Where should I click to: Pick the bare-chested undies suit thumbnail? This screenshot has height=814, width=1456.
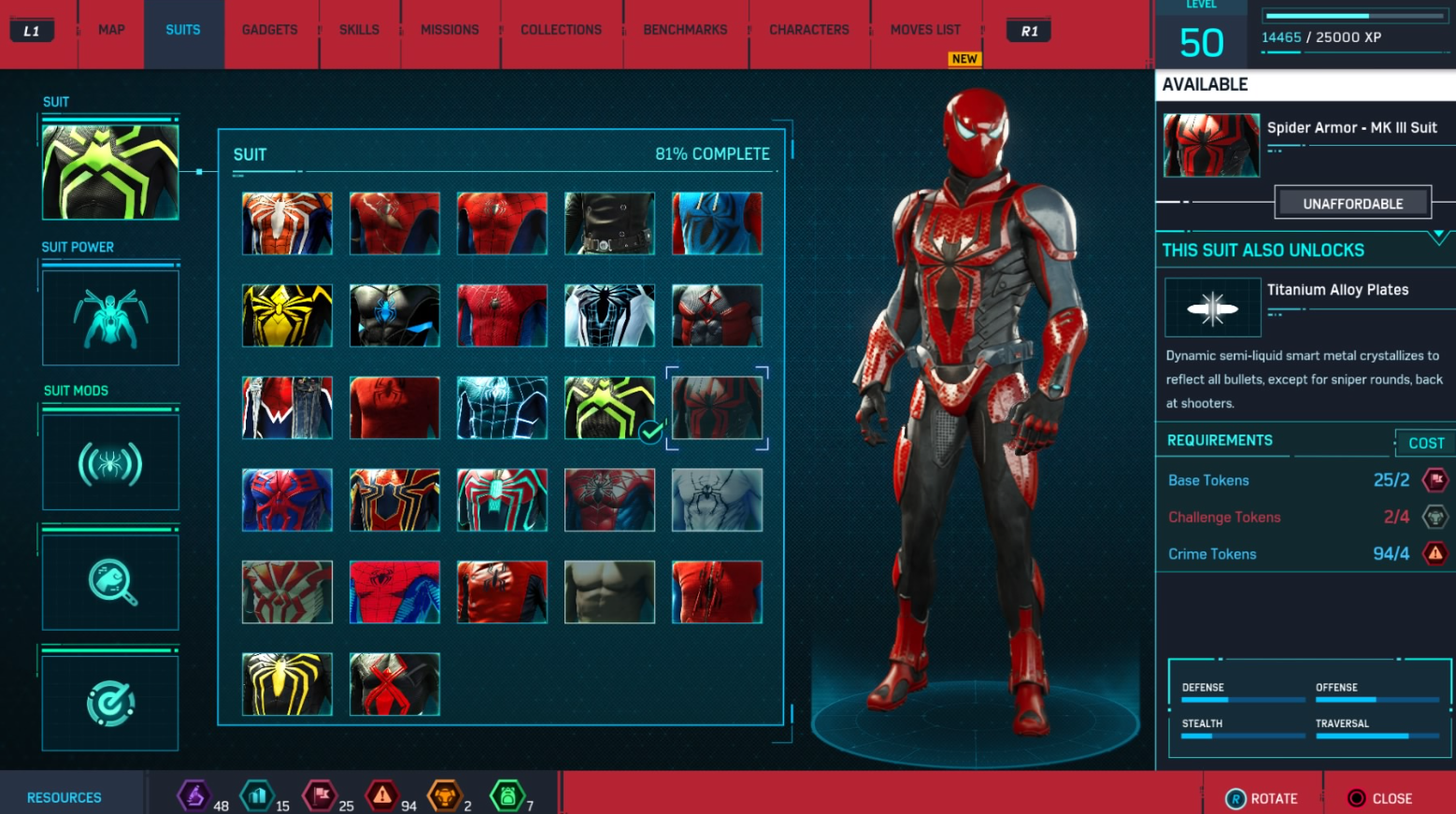609,592
